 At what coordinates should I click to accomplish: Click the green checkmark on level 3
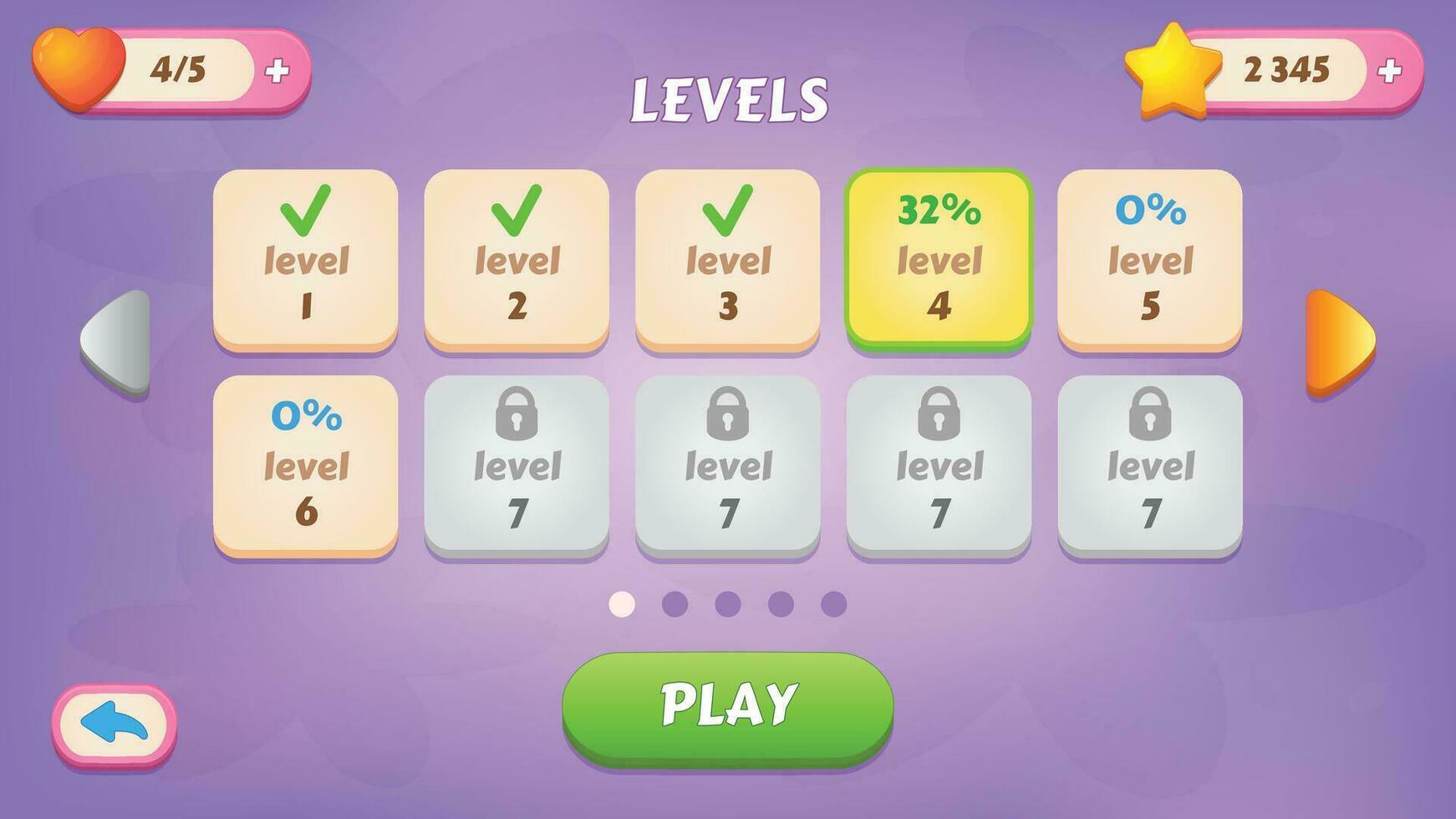click(727, 209)
